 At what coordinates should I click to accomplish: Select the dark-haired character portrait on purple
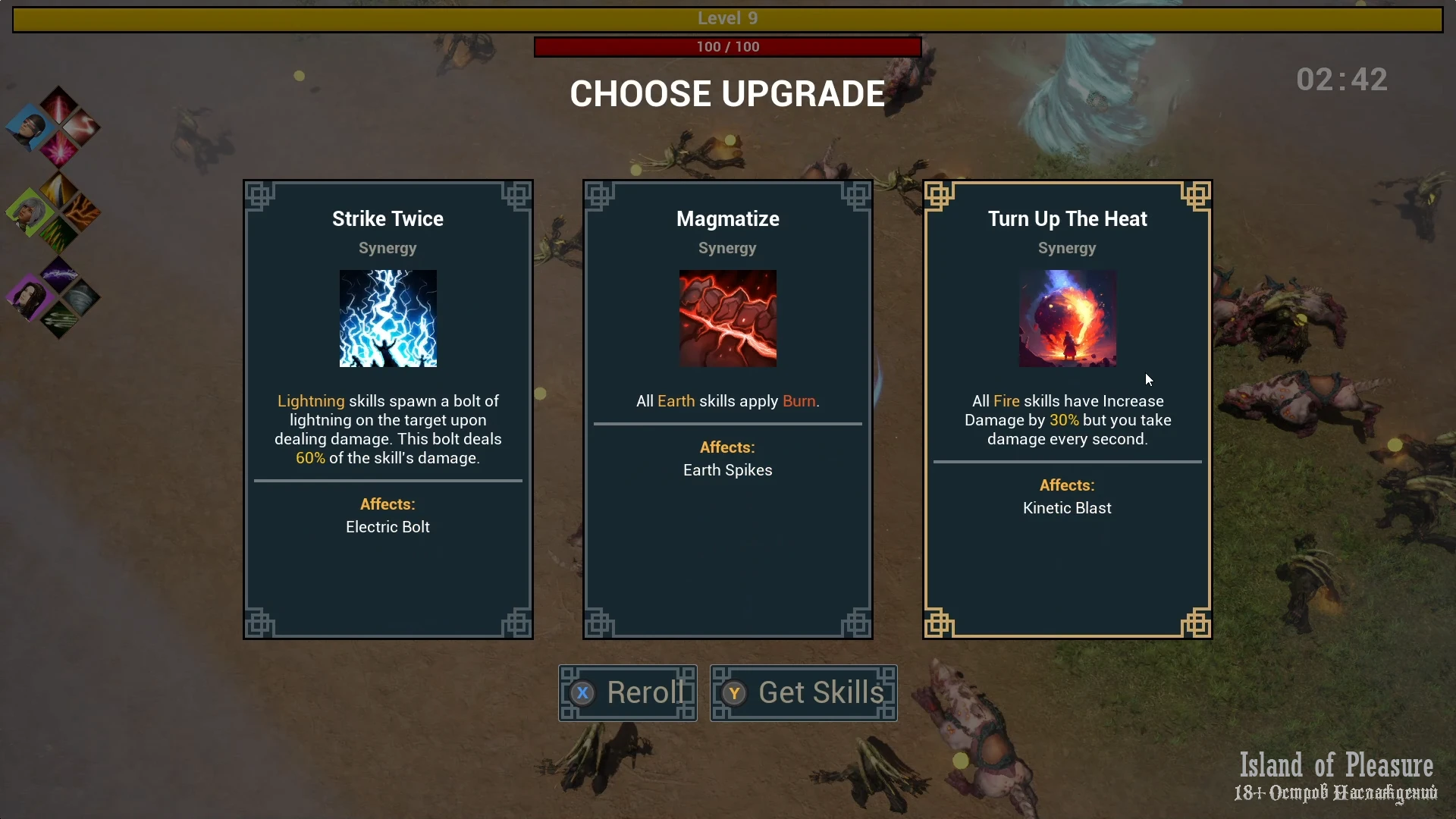tap(30, 297)
